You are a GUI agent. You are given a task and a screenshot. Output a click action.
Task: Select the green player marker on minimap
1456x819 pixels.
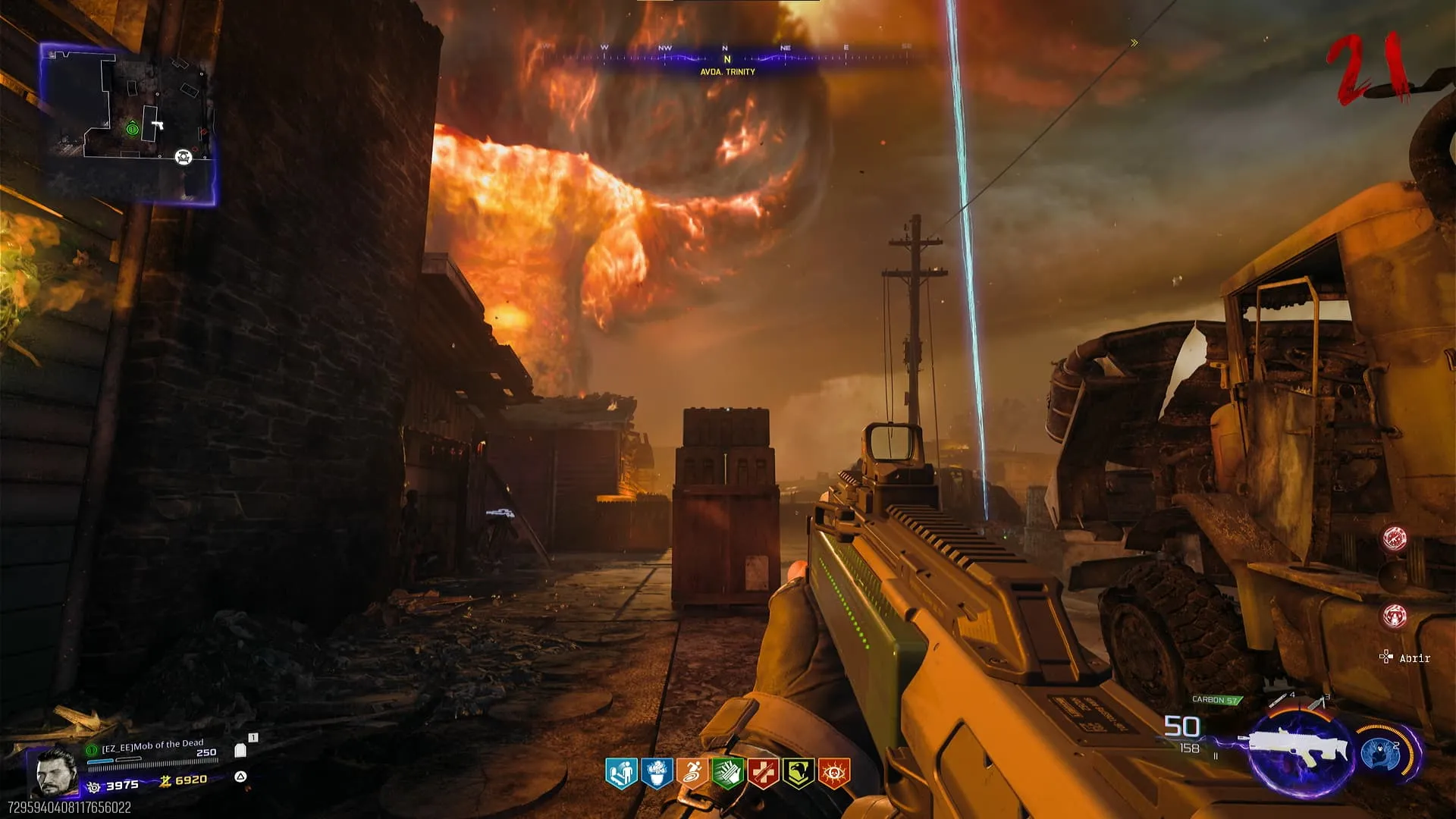[x=132, y=129]
